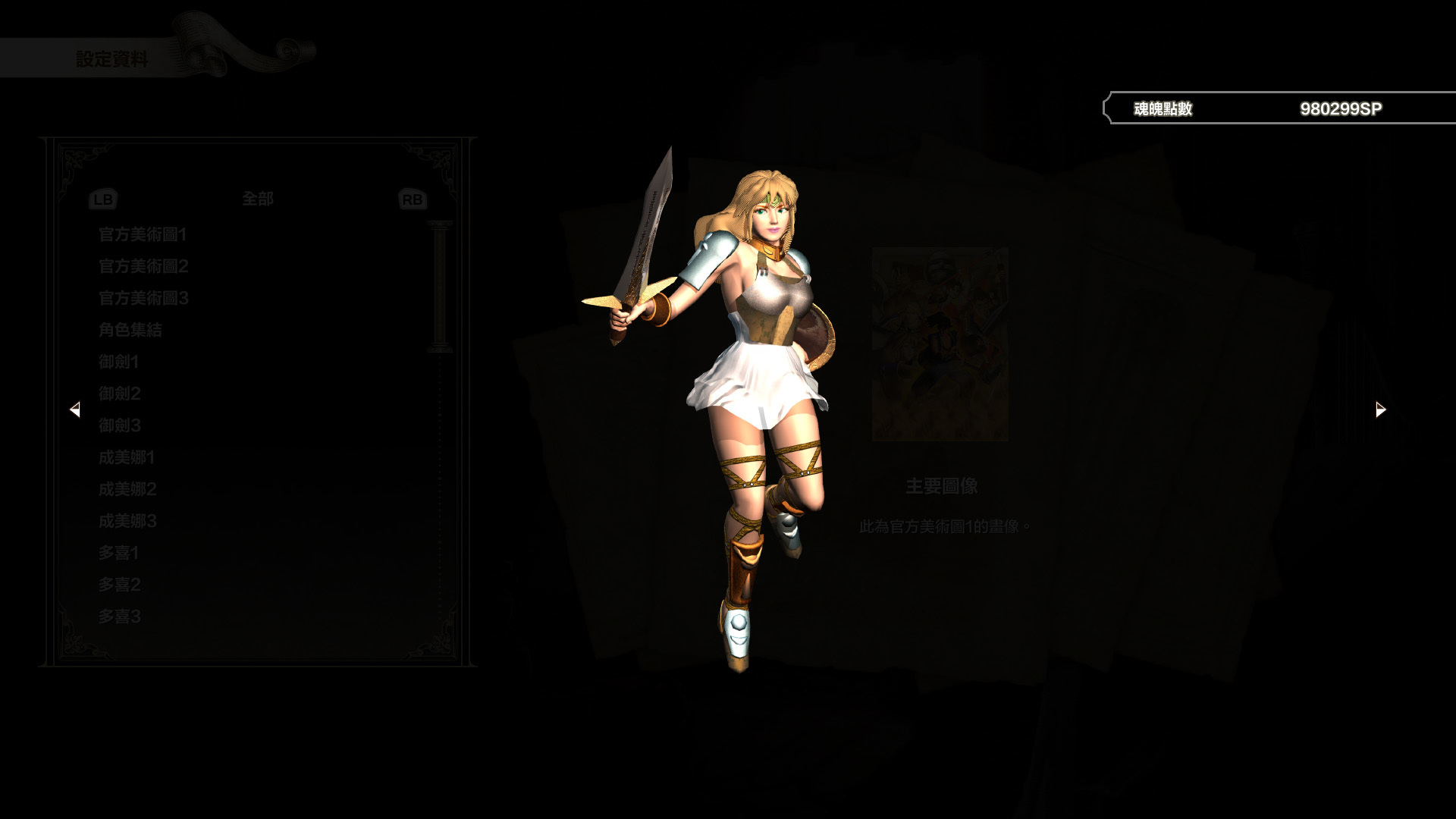Select 成美娜3 artwork entry
Image resolution: width=1456 pixels, height=819 pixels.
(x=126, y=521)
